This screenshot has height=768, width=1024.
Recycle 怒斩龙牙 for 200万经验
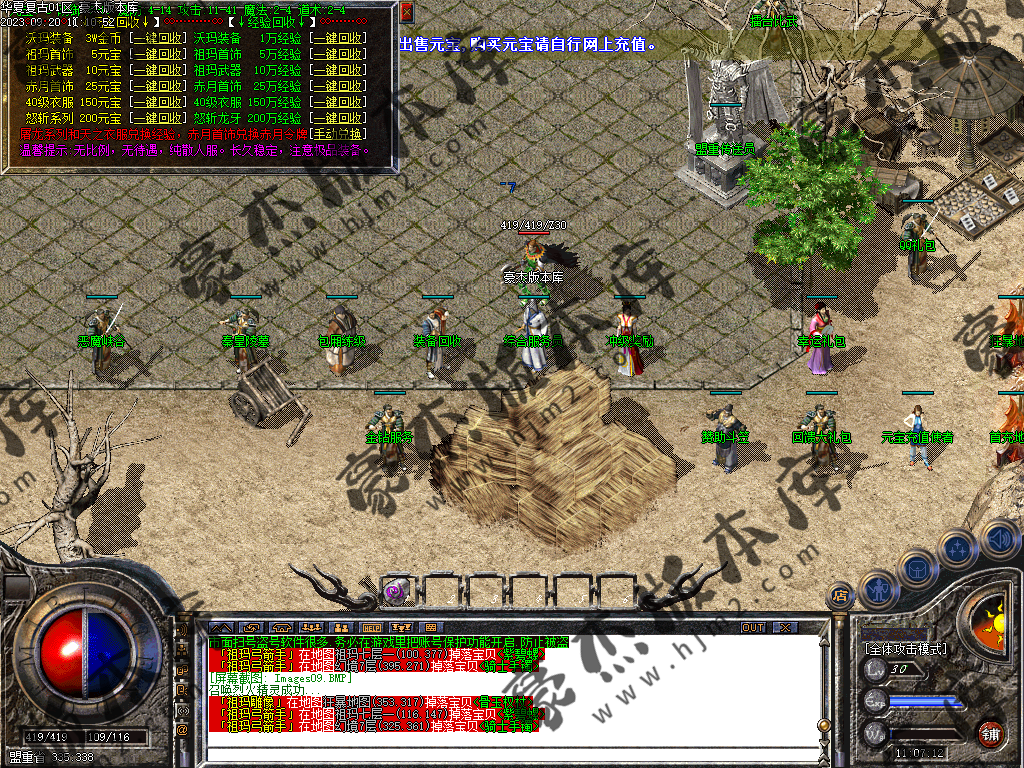click(336, 118)
